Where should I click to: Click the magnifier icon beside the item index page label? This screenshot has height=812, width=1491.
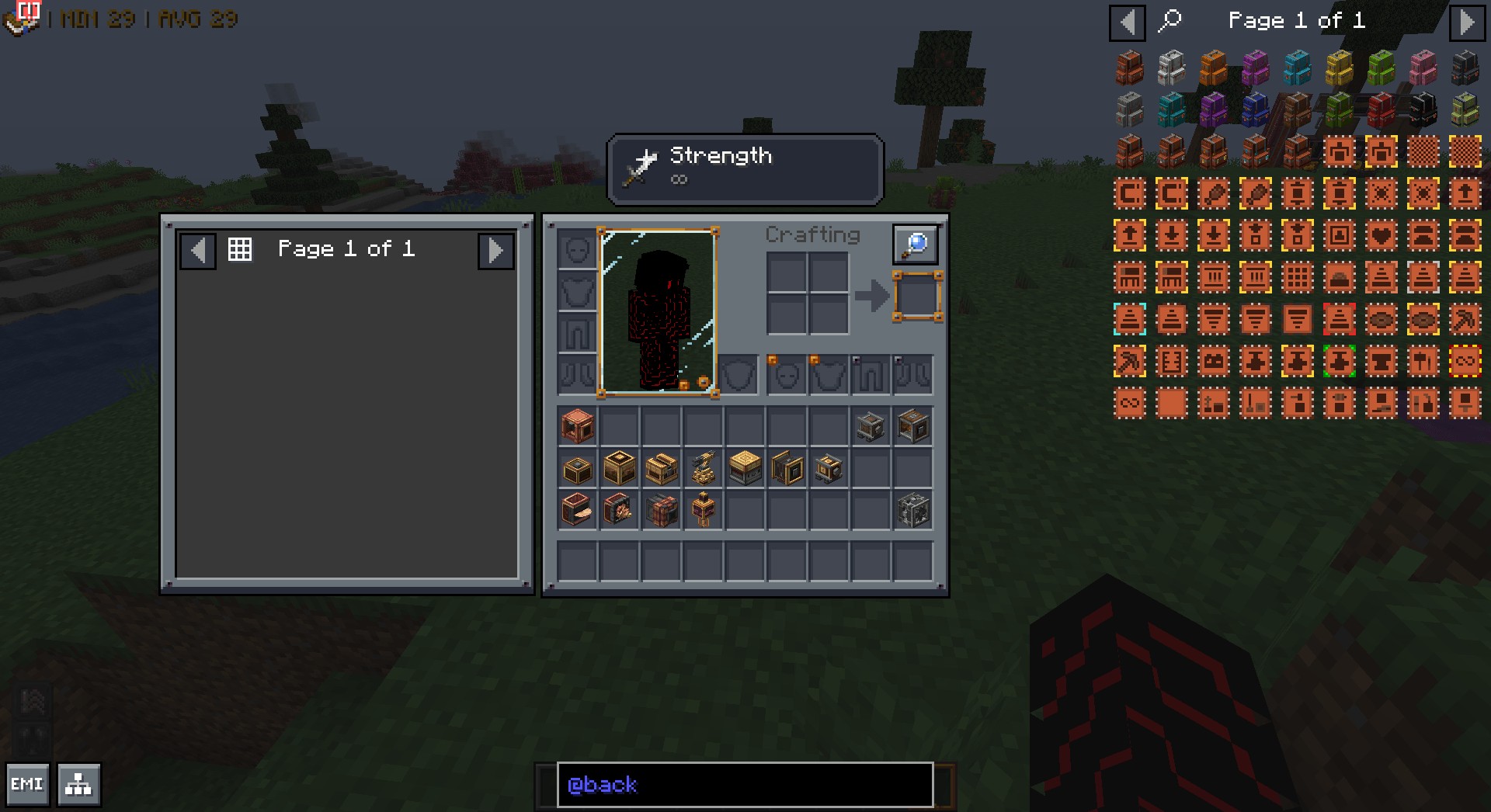coord(1170,20)
